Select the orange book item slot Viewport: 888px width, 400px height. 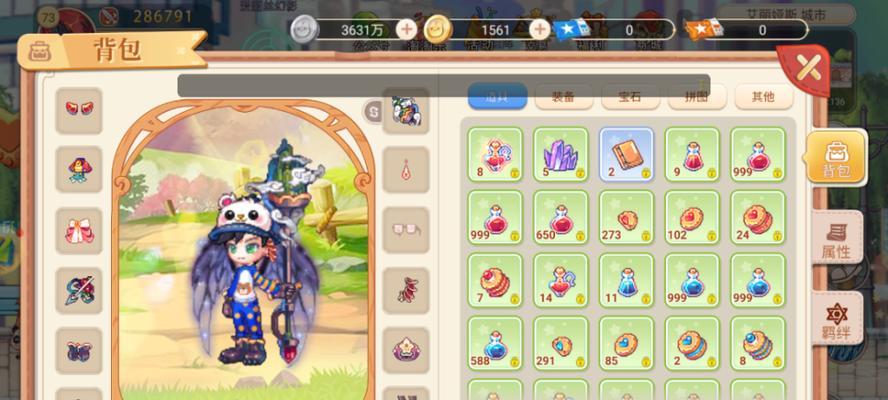[626, 154]
